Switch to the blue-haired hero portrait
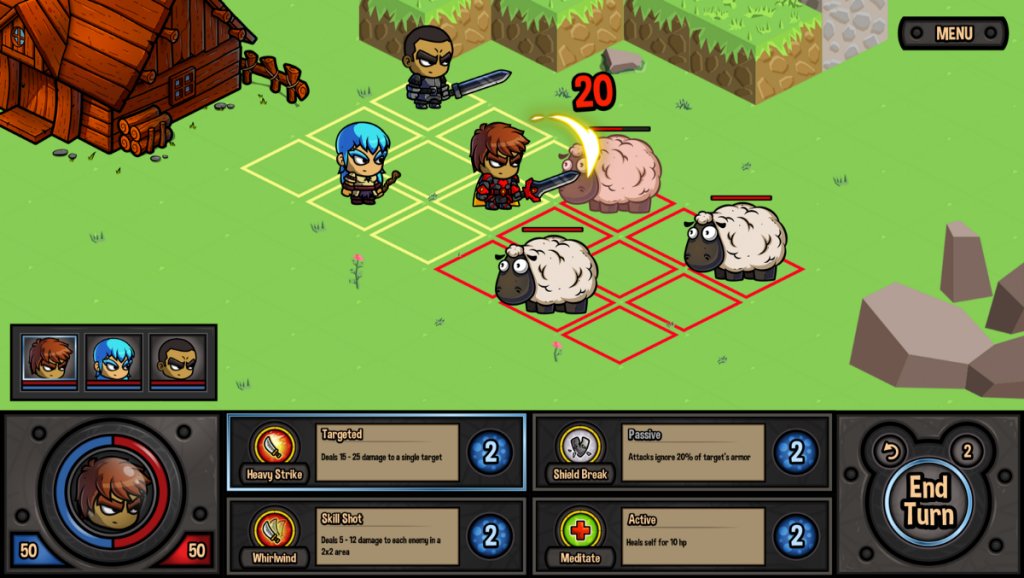 coord(113,359)
